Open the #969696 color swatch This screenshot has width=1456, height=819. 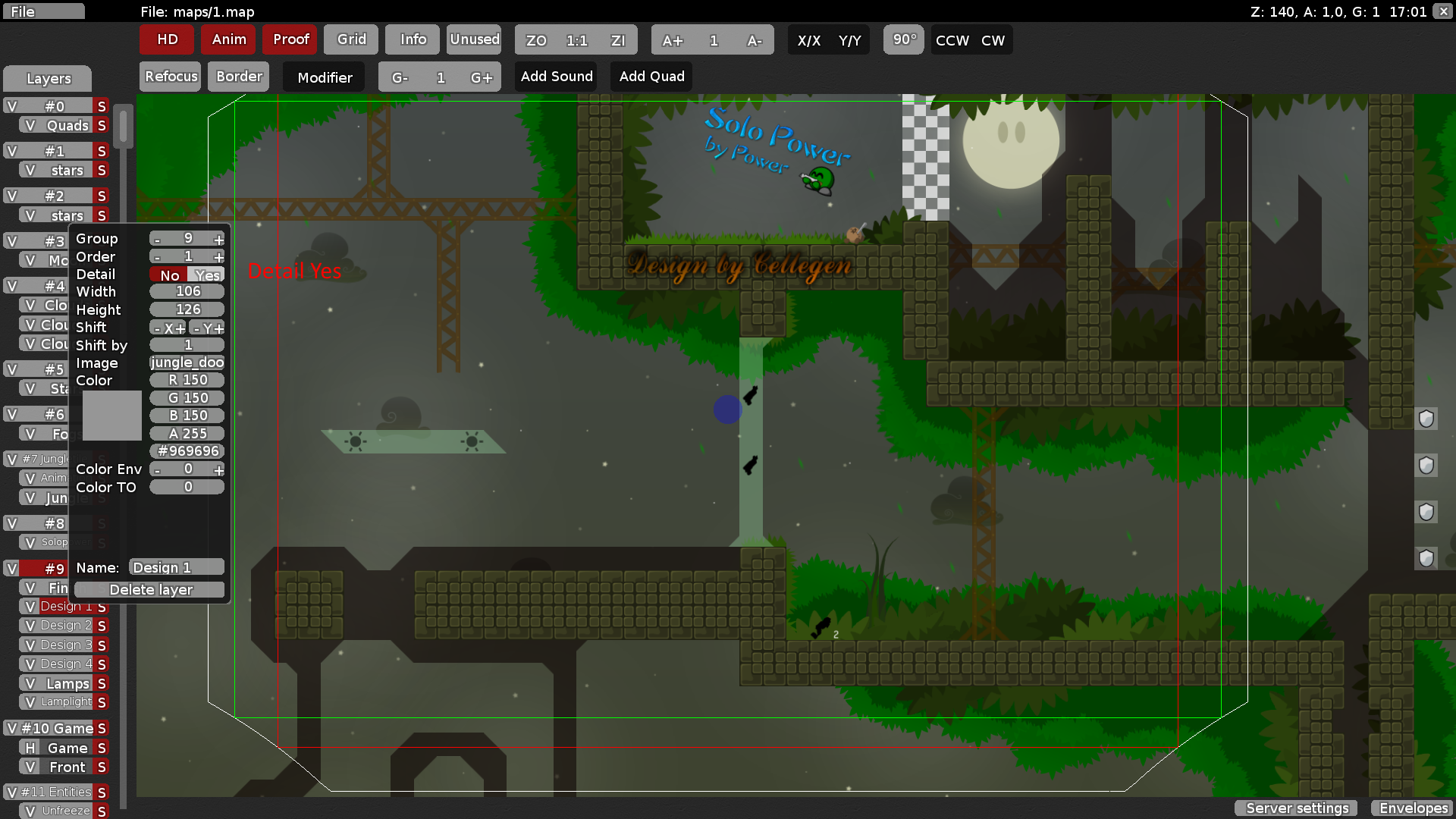187,450
